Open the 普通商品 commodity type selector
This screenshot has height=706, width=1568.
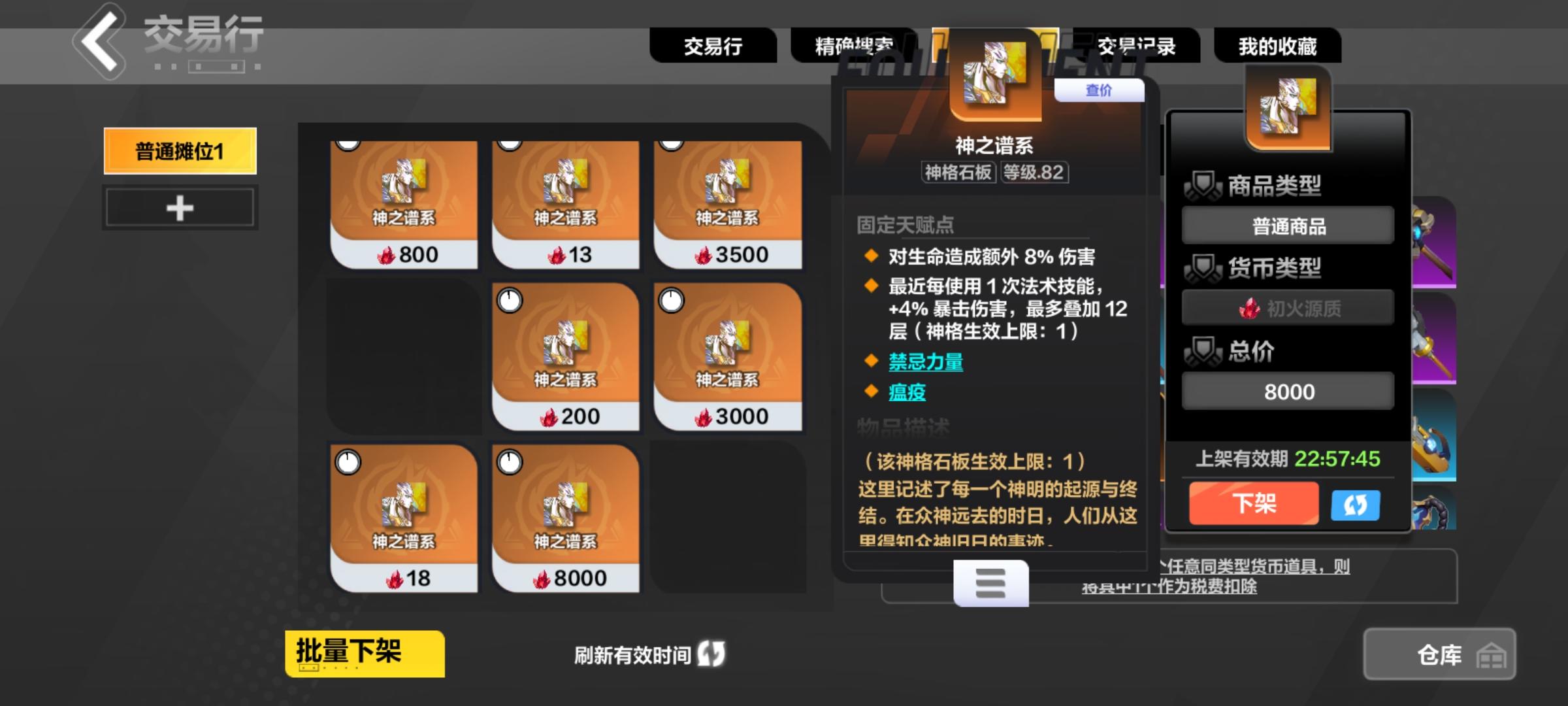click(x=1287, y=224)
